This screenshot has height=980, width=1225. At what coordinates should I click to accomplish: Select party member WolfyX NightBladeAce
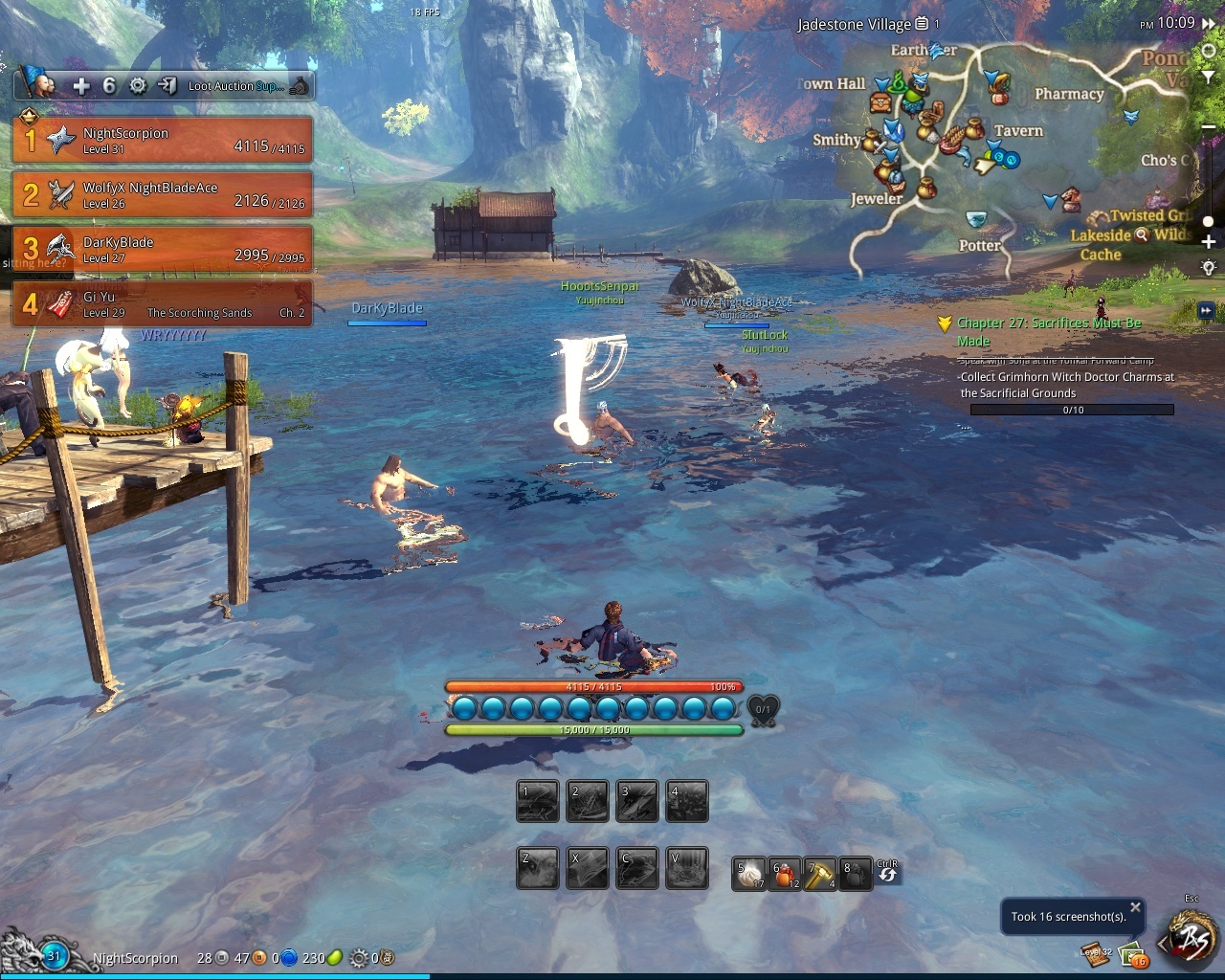(x=162, y=194)
